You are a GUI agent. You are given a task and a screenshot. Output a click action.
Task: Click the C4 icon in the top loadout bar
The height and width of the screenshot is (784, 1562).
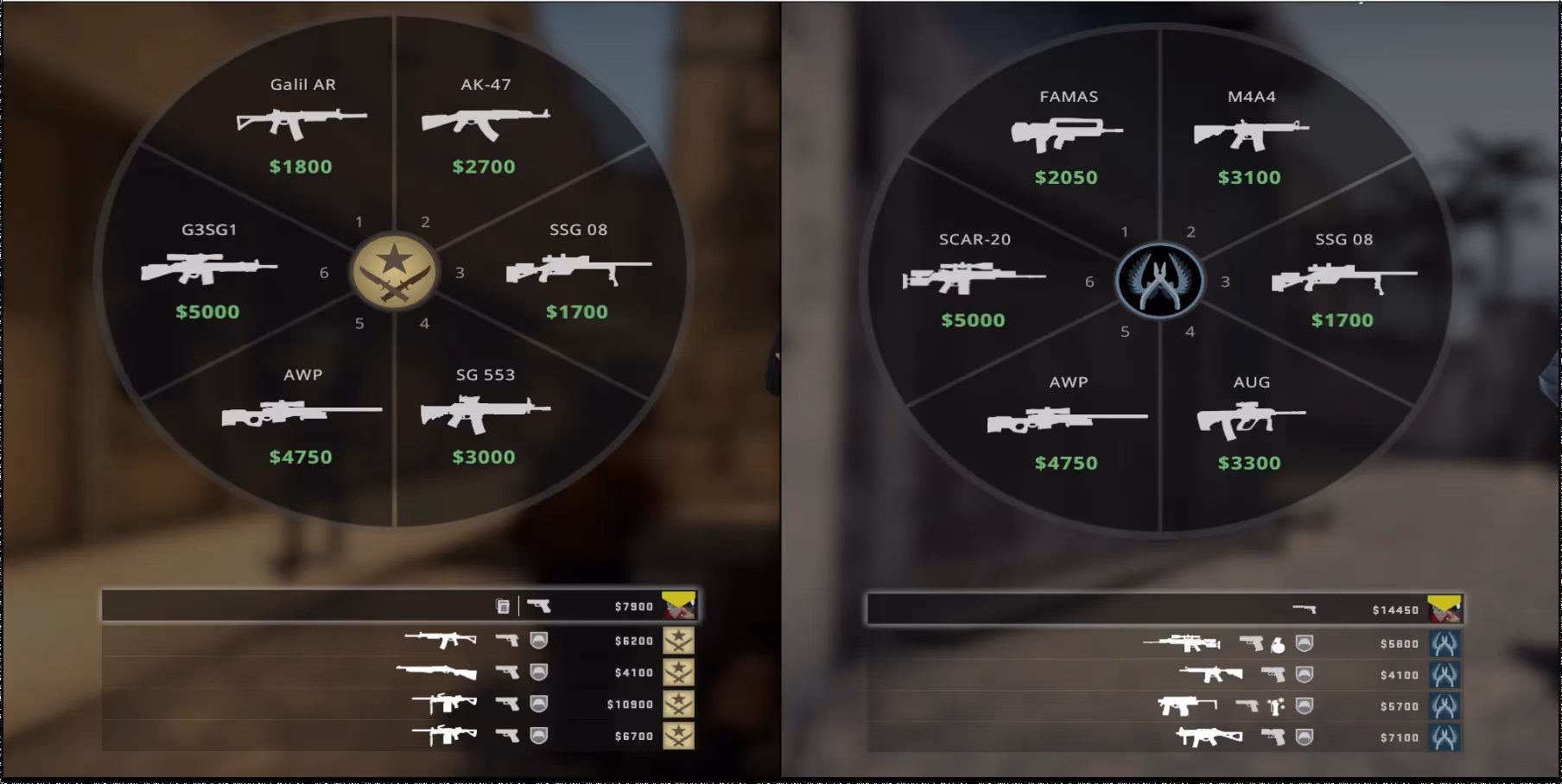504,606
